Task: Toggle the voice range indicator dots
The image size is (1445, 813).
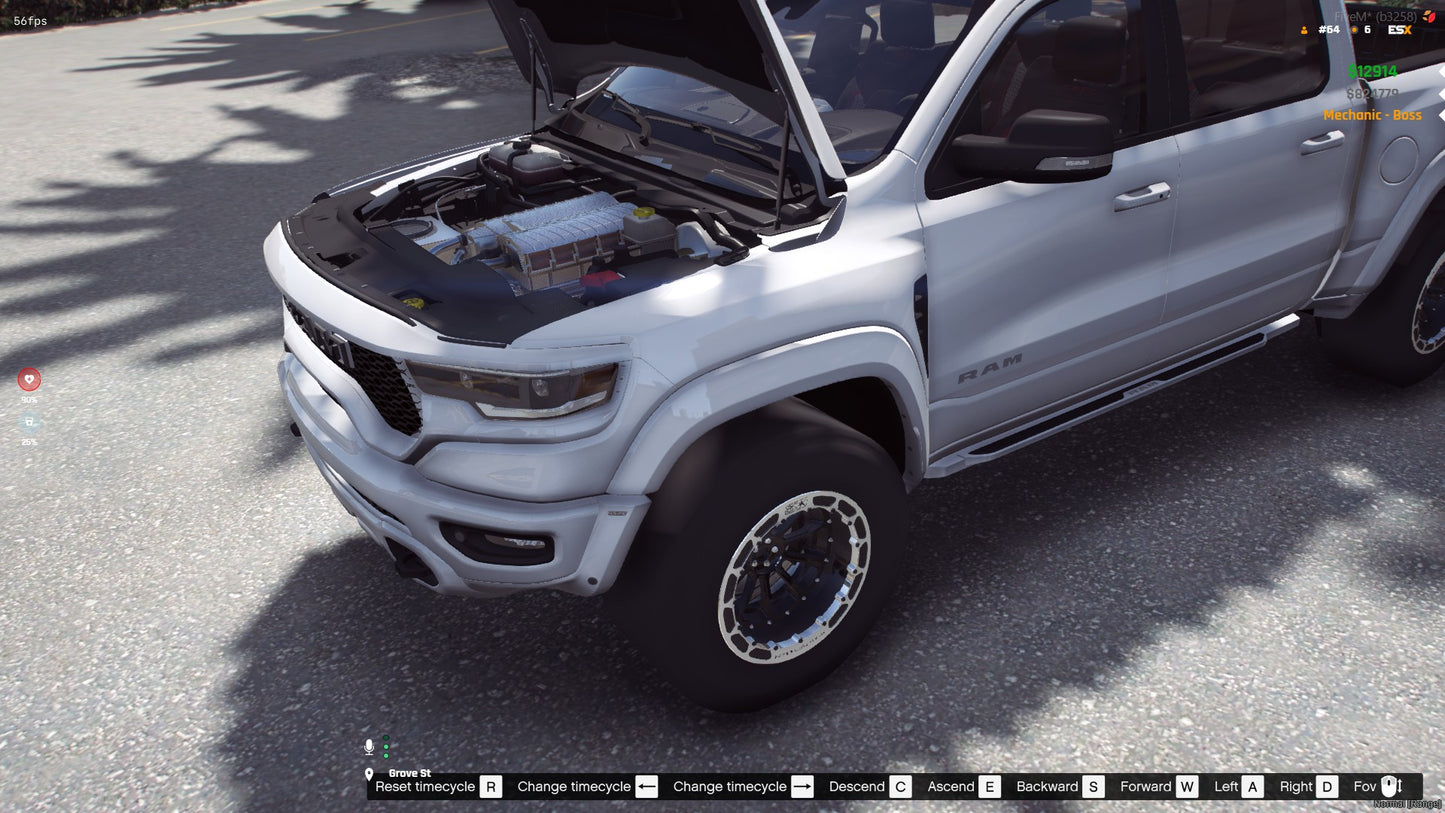Action: 386,746
